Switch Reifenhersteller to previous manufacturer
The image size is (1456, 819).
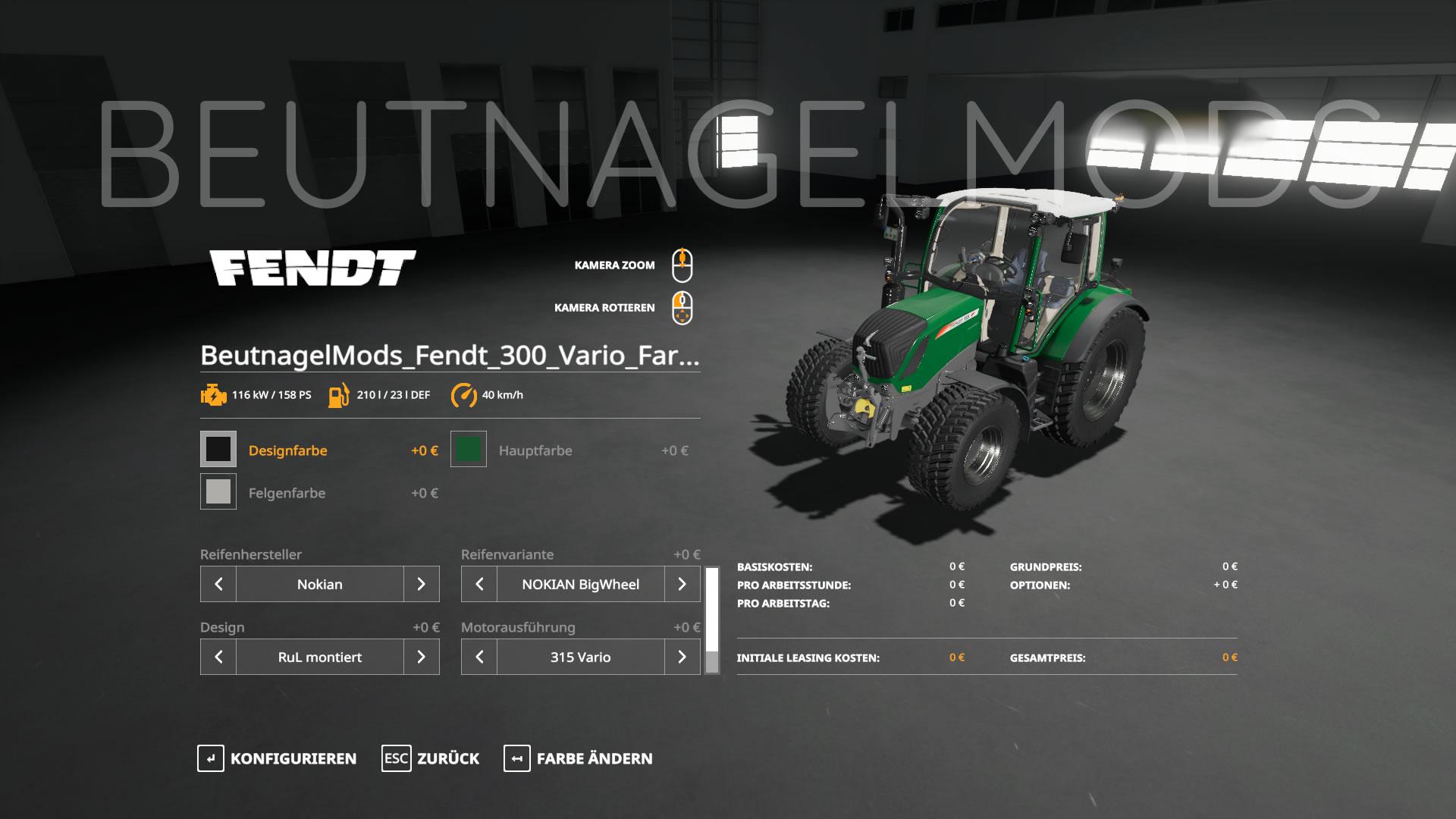218,584
